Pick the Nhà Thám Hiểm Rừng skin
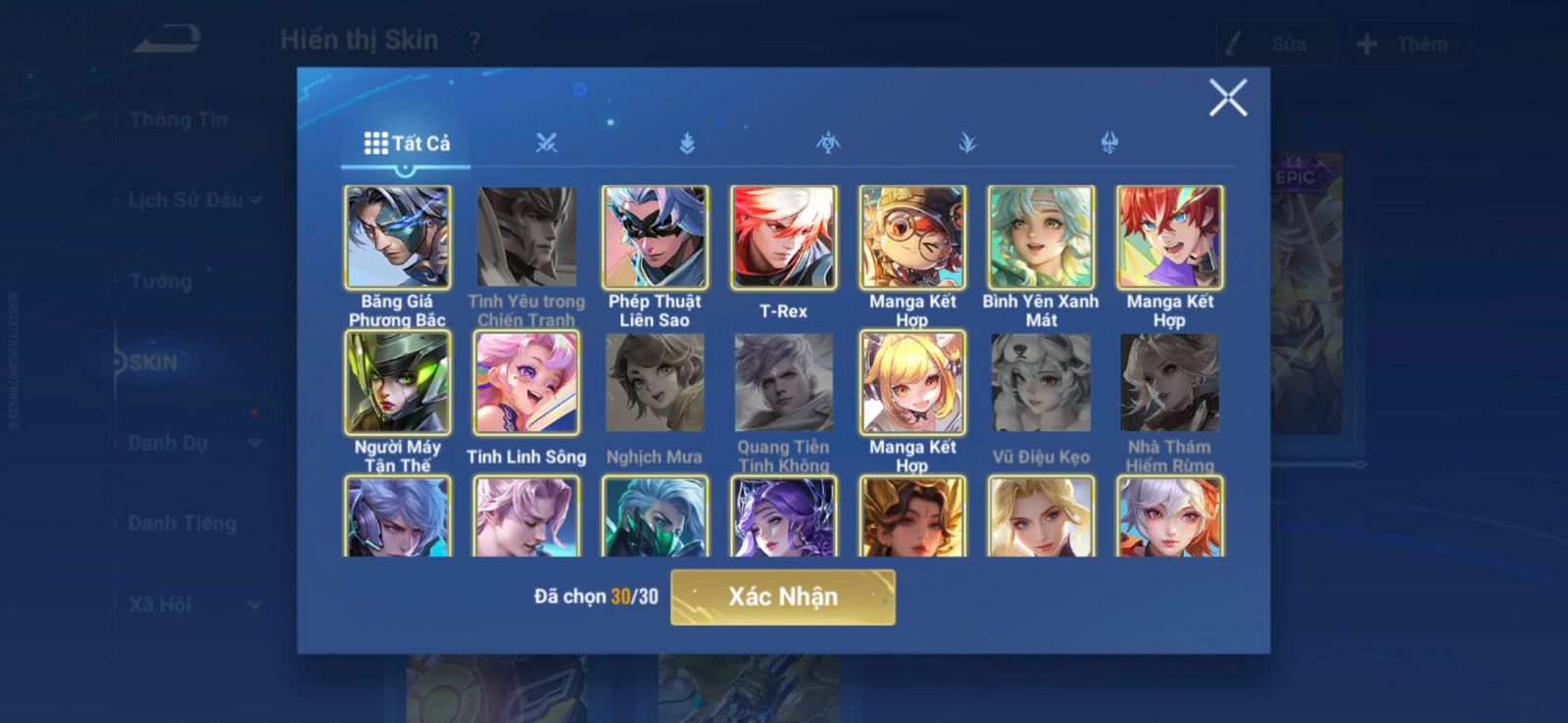Screen dimensions: 1568x723 coord(1169,382)
